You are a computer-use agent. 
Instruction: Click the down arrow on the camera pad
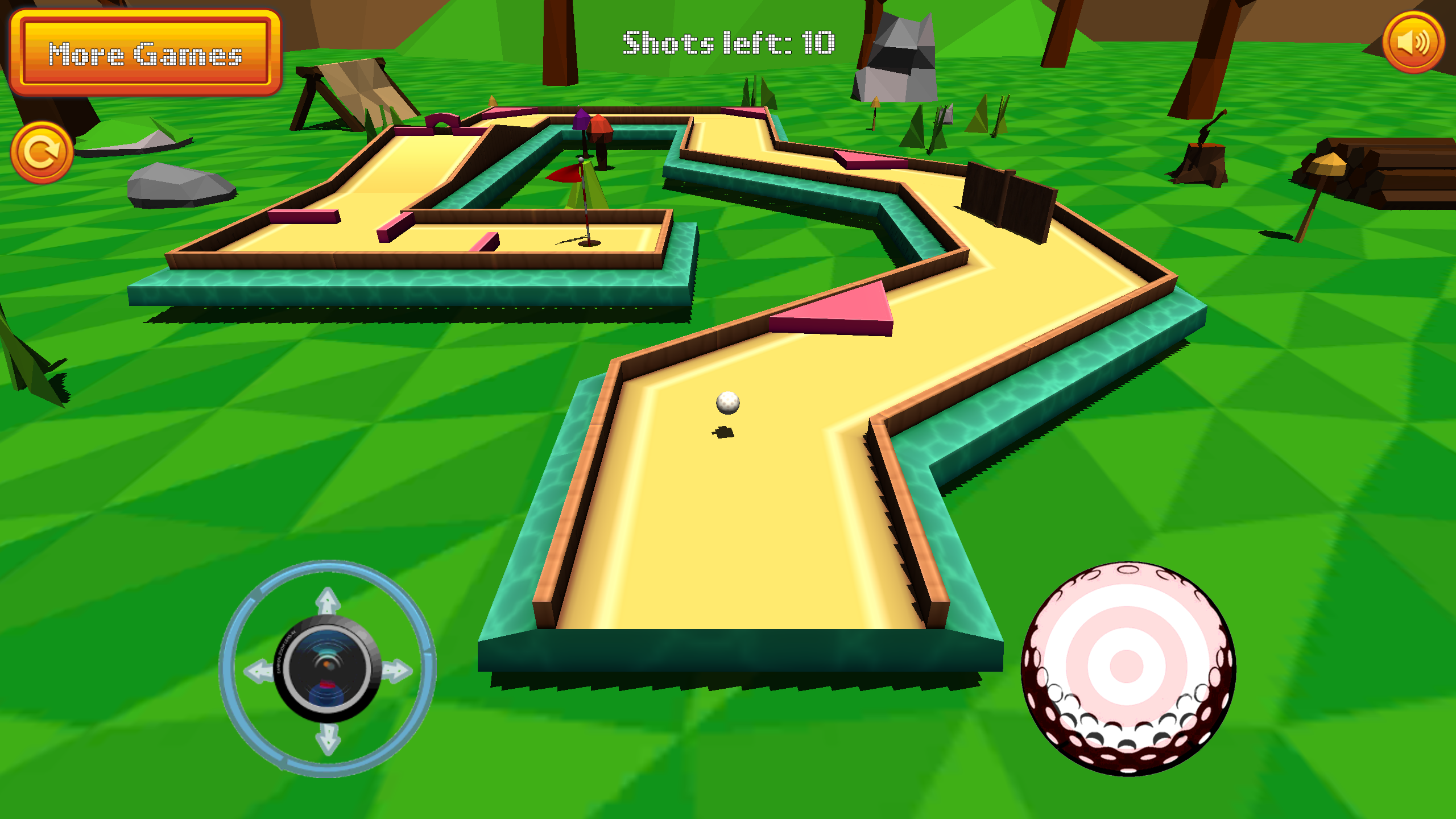[x=327, y=738]
